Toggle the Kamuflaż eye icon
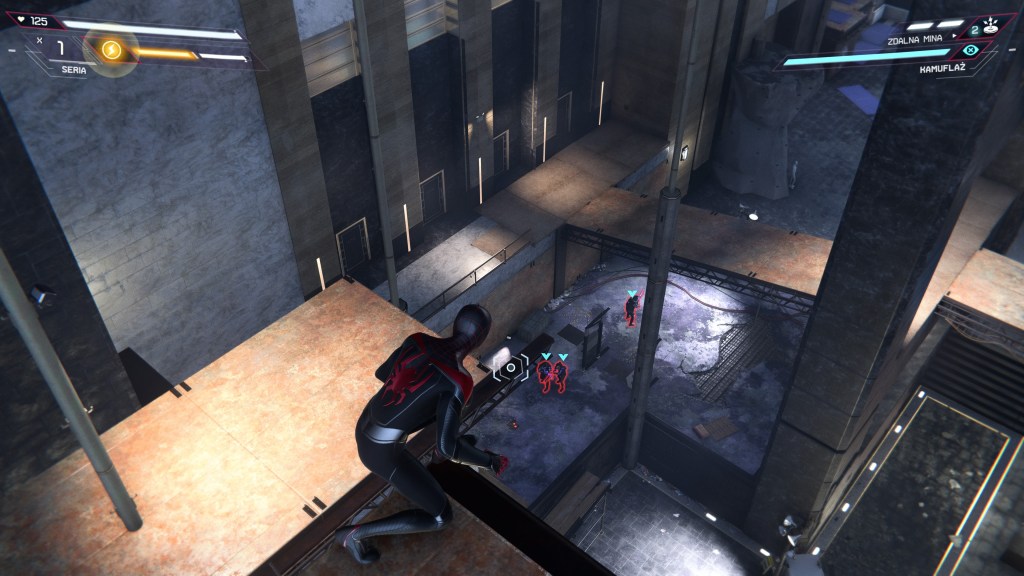 click(x=970, y=51)
